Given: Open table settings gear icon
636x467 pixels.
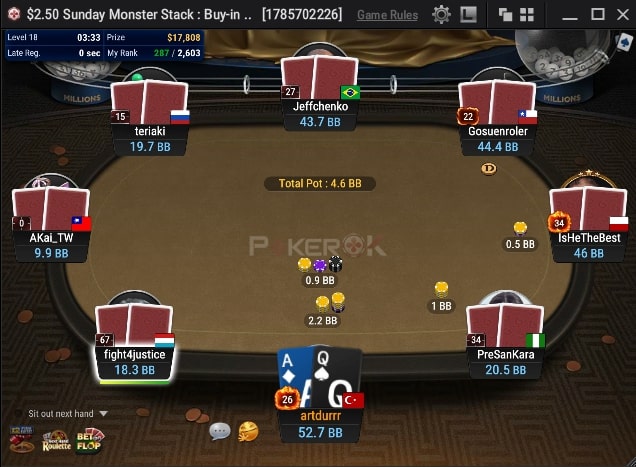Looking at the screenshot, I should coord(441,15).
